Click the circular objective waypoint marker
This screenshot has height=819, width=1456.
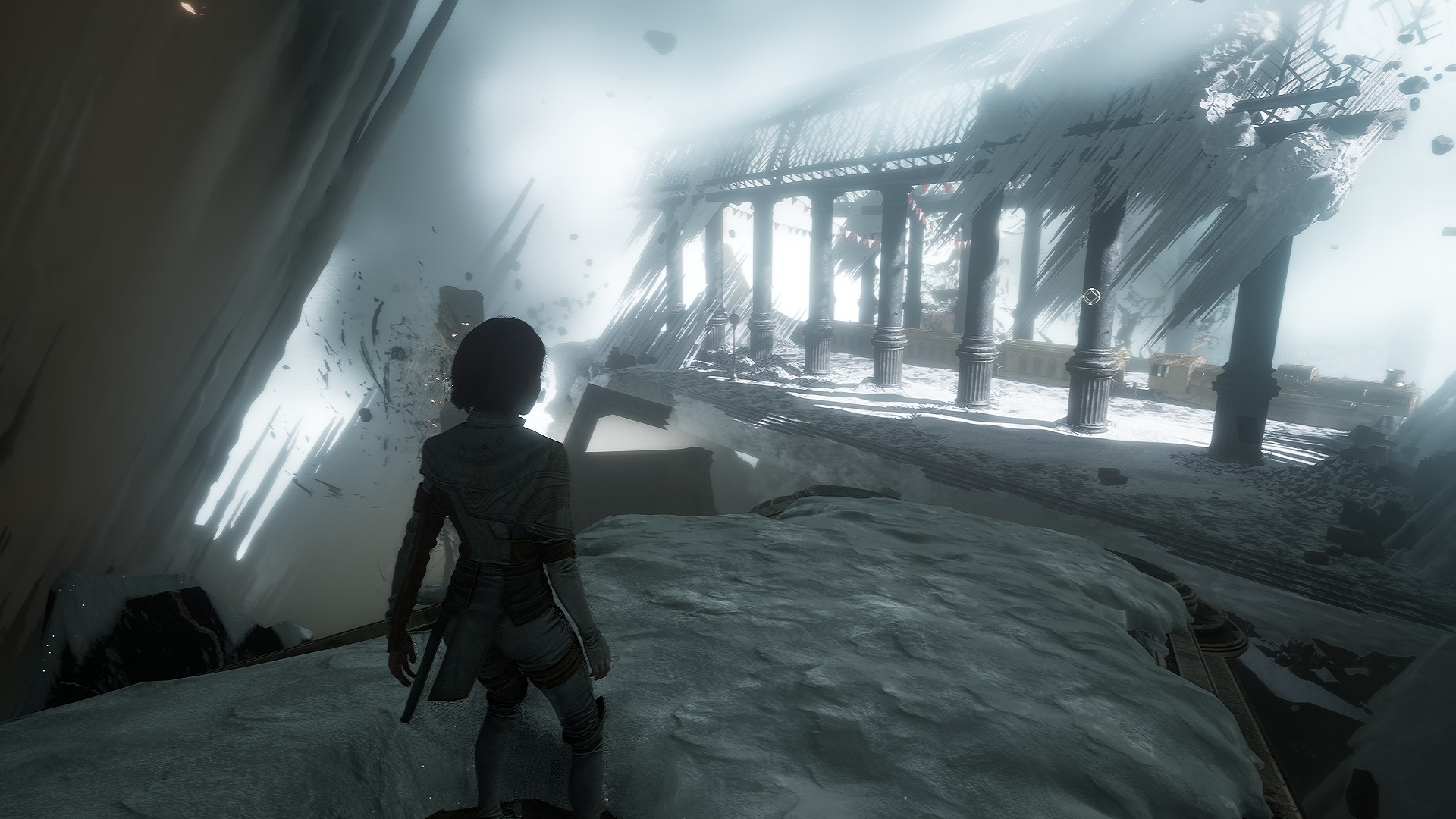pyautogui.click(x=1092, y=296)
